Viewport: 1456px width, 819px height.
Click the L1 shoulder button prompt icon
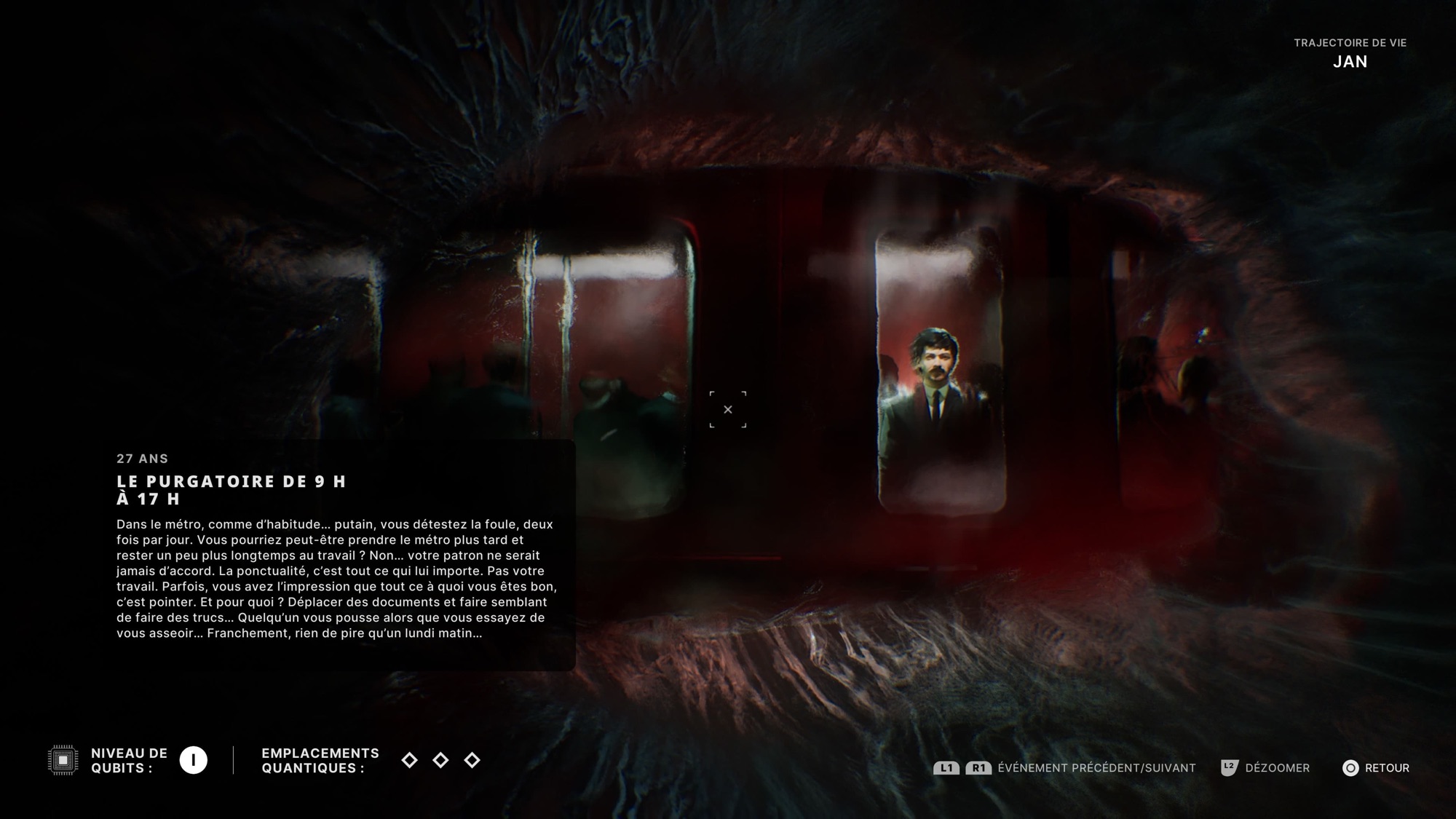coord(945,768)
